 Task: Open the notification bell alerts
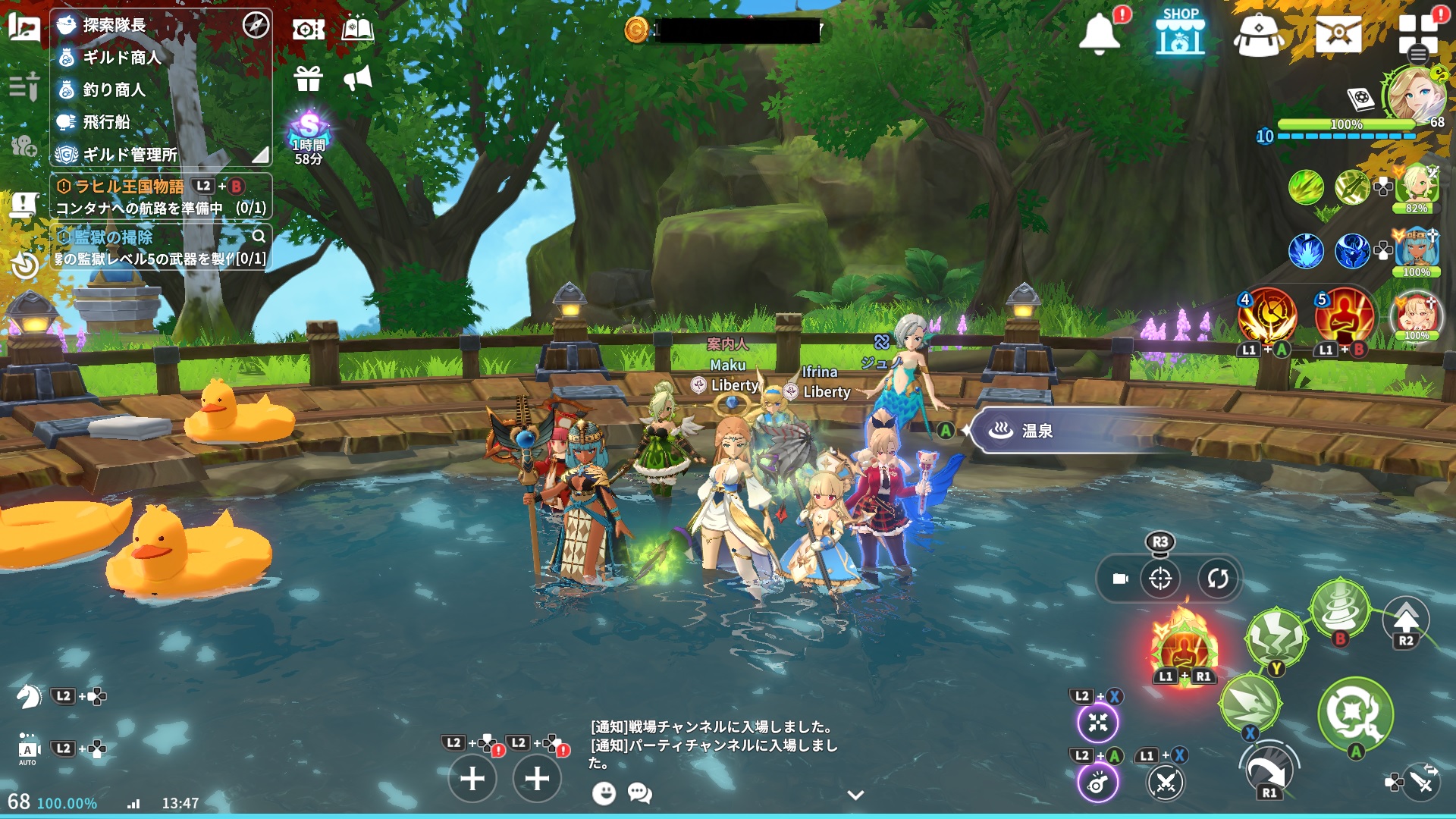pyautogui.click(x=1099, y=34)
